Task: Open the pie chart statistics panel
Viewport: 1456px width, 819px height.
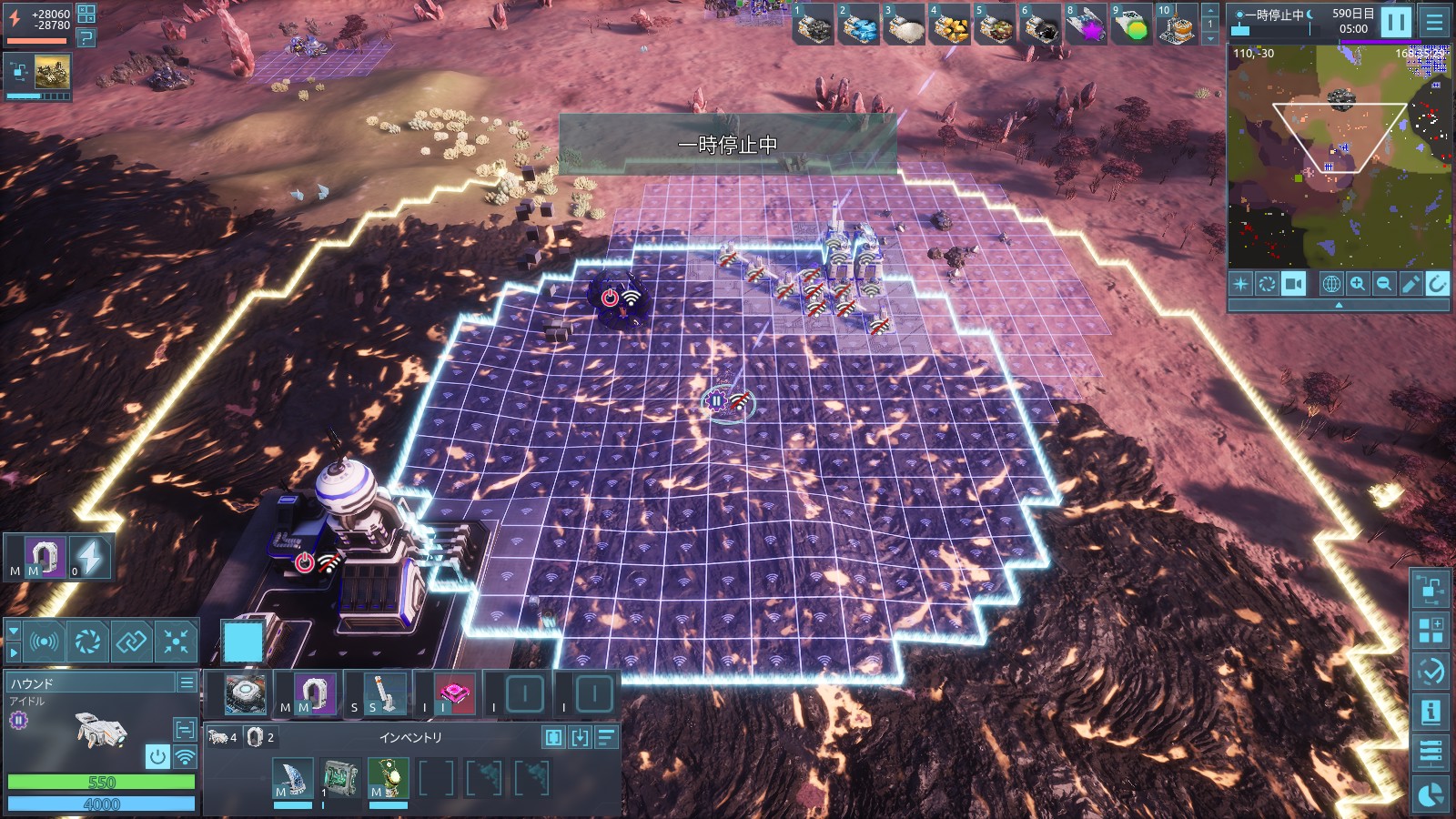Action: point(1431,794)
